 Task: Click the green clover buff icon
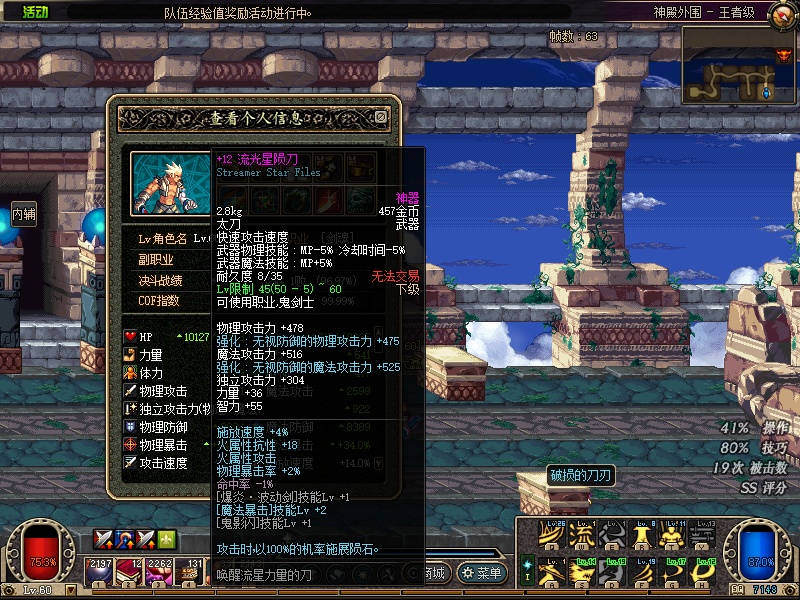pyautogui.click(x=167, y=539)
